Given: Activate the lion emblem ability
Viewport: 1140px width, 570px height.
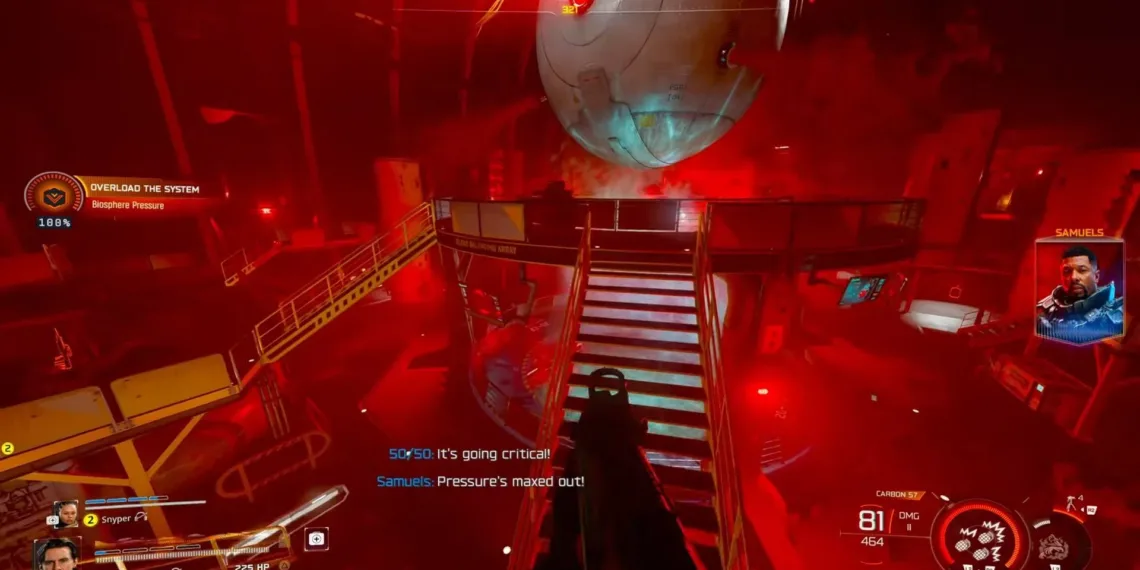Looking at the screenshot, I should tap(1054, 543).
